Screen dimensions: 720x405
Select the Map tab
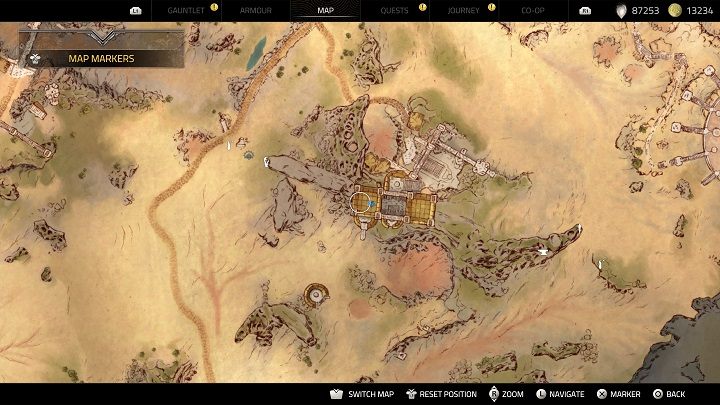[x=326, y=9]
